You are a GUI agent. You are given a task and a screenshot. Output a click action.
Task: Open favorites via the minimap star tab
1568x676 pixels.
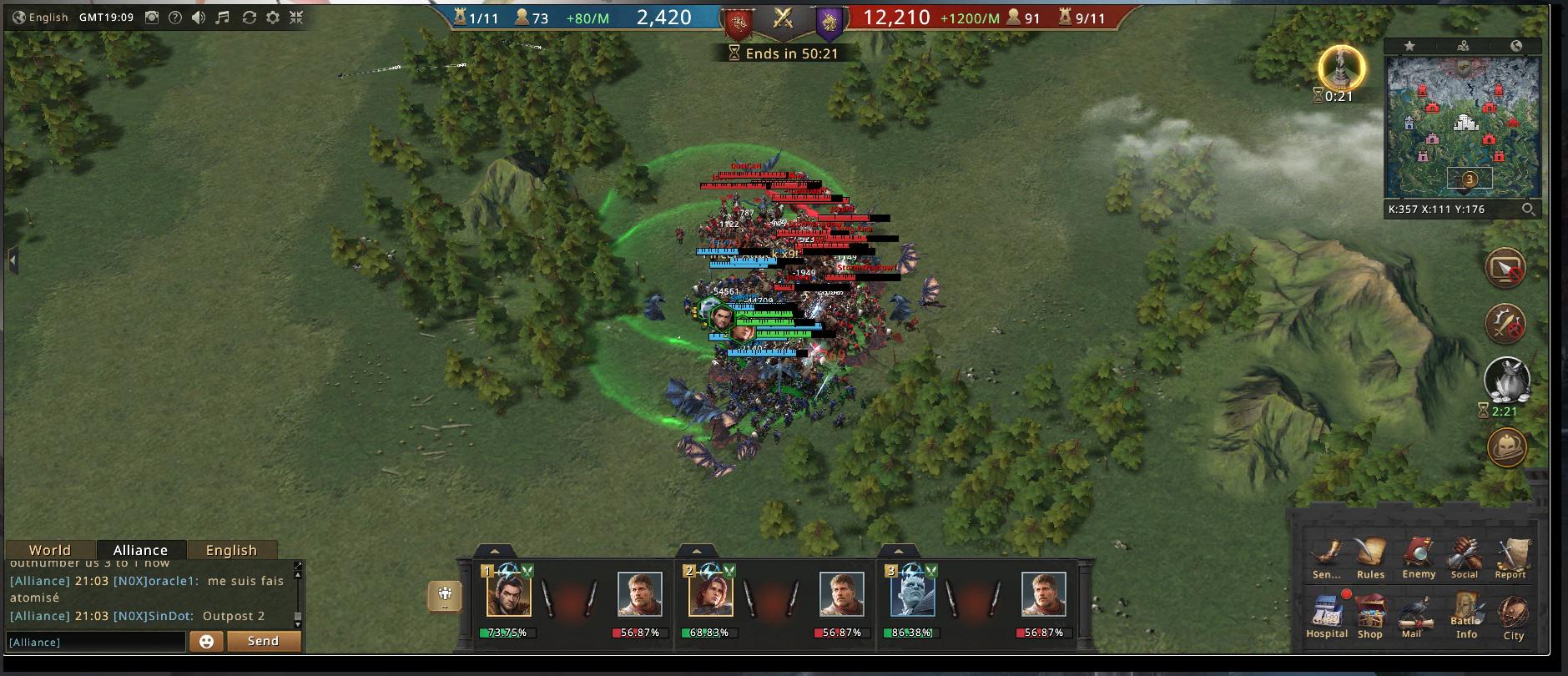click(1409, 46)
